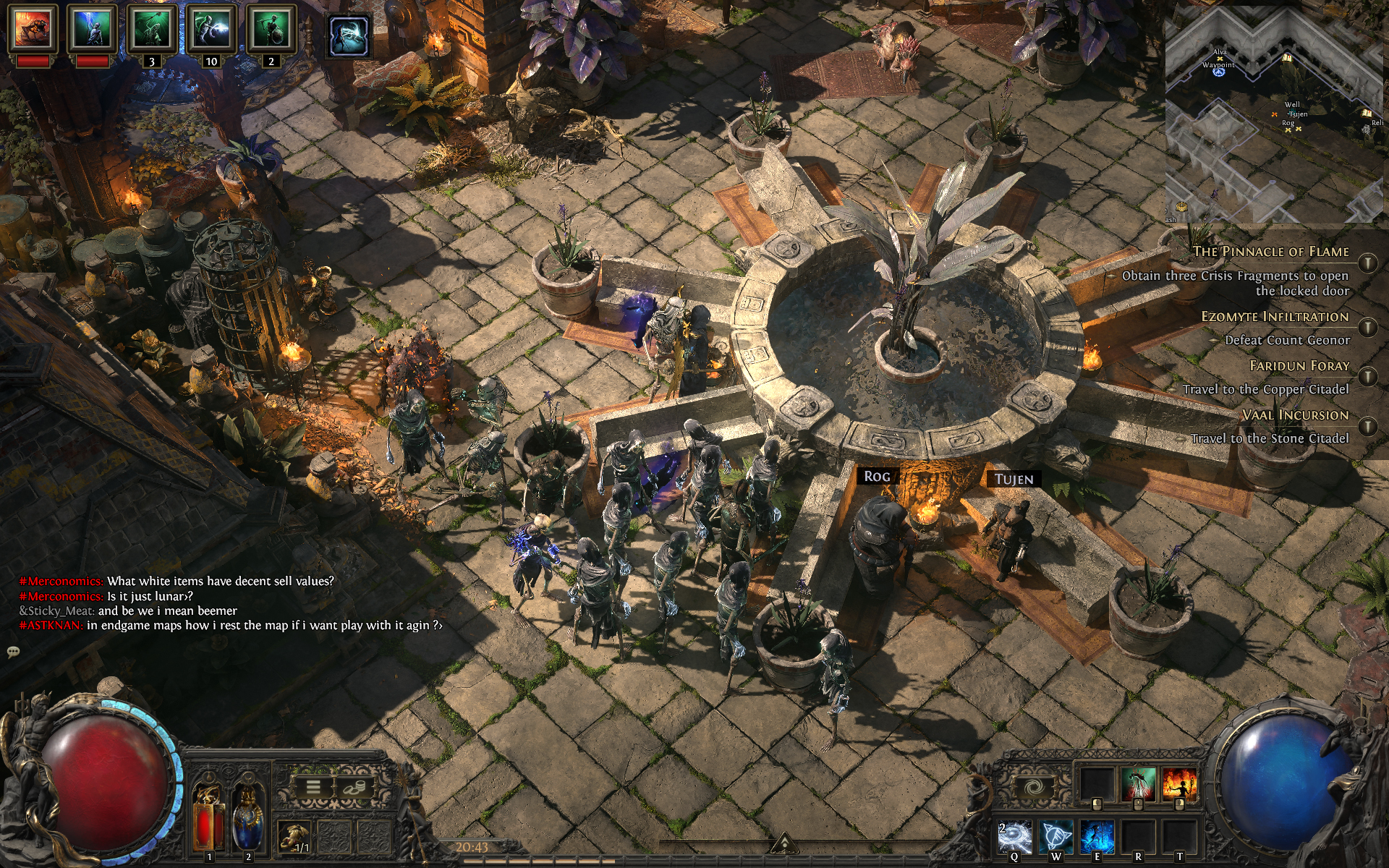This screenshot has width=1389, height=868.
Task: Open the minimap
Action: [1275, 112]
